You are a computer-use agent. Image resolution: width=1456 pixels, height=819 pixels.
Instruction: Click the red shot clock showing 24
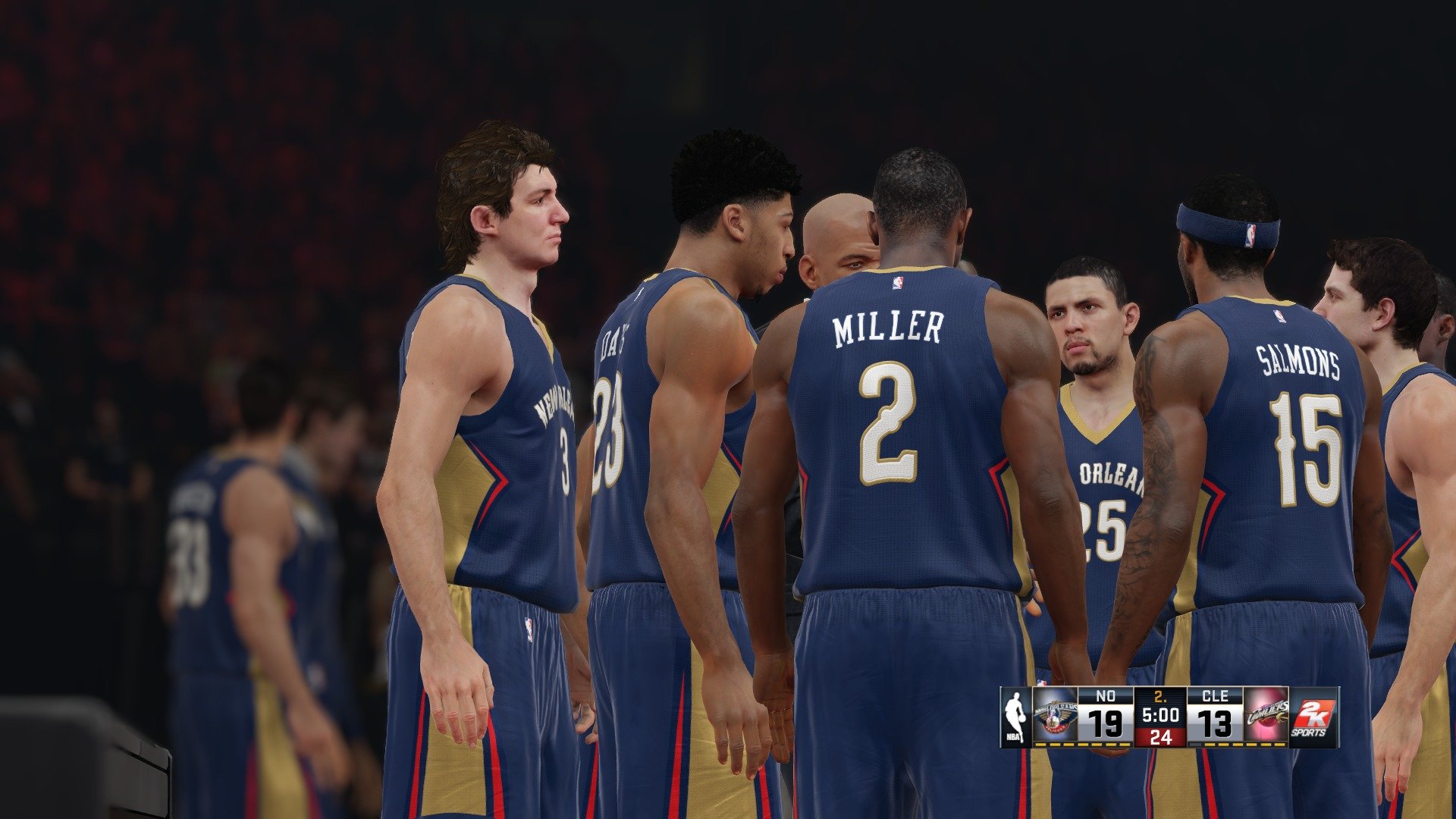coord(1162,738)
